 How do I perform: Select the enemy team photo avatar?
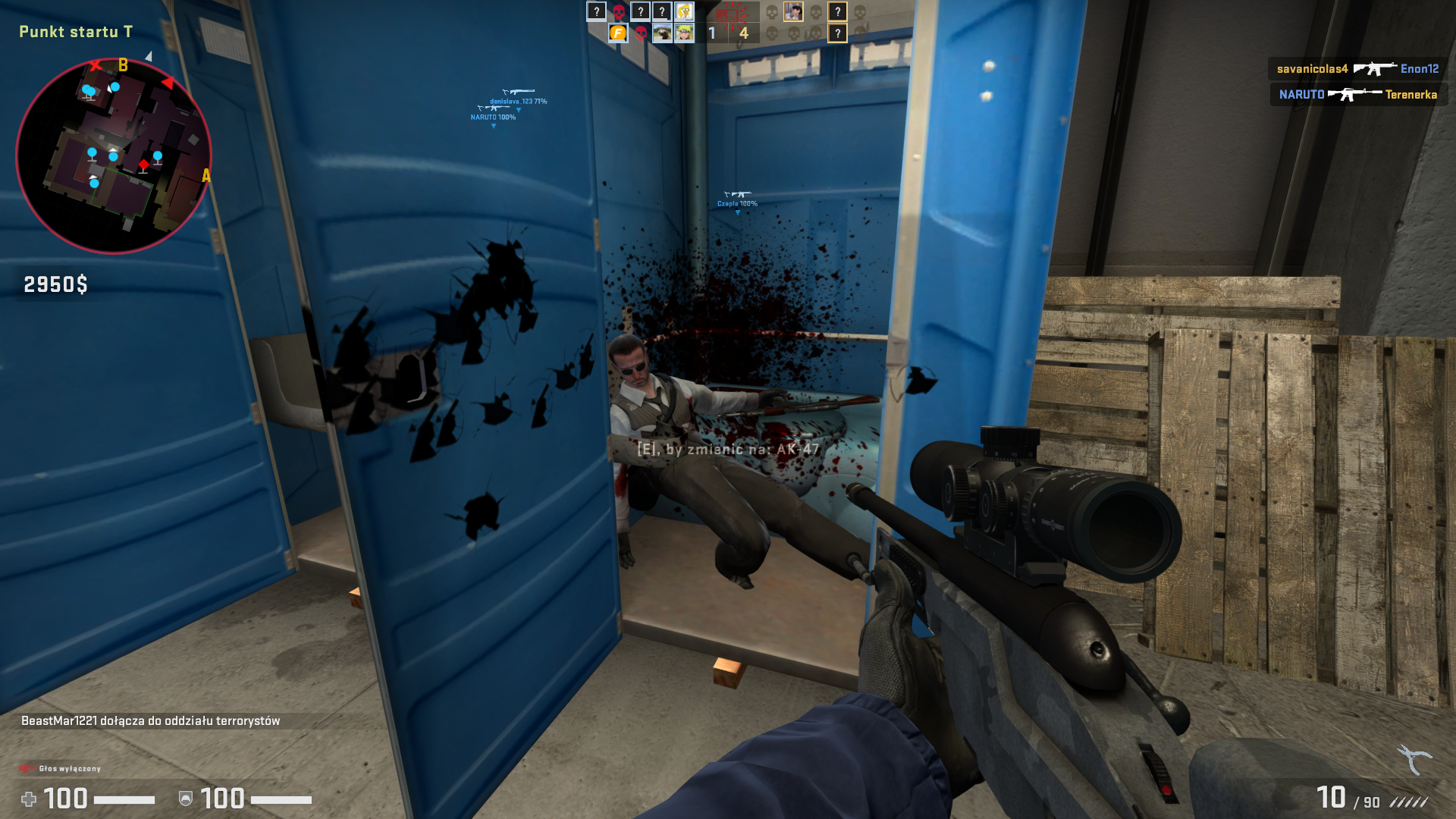pos(793,11)
